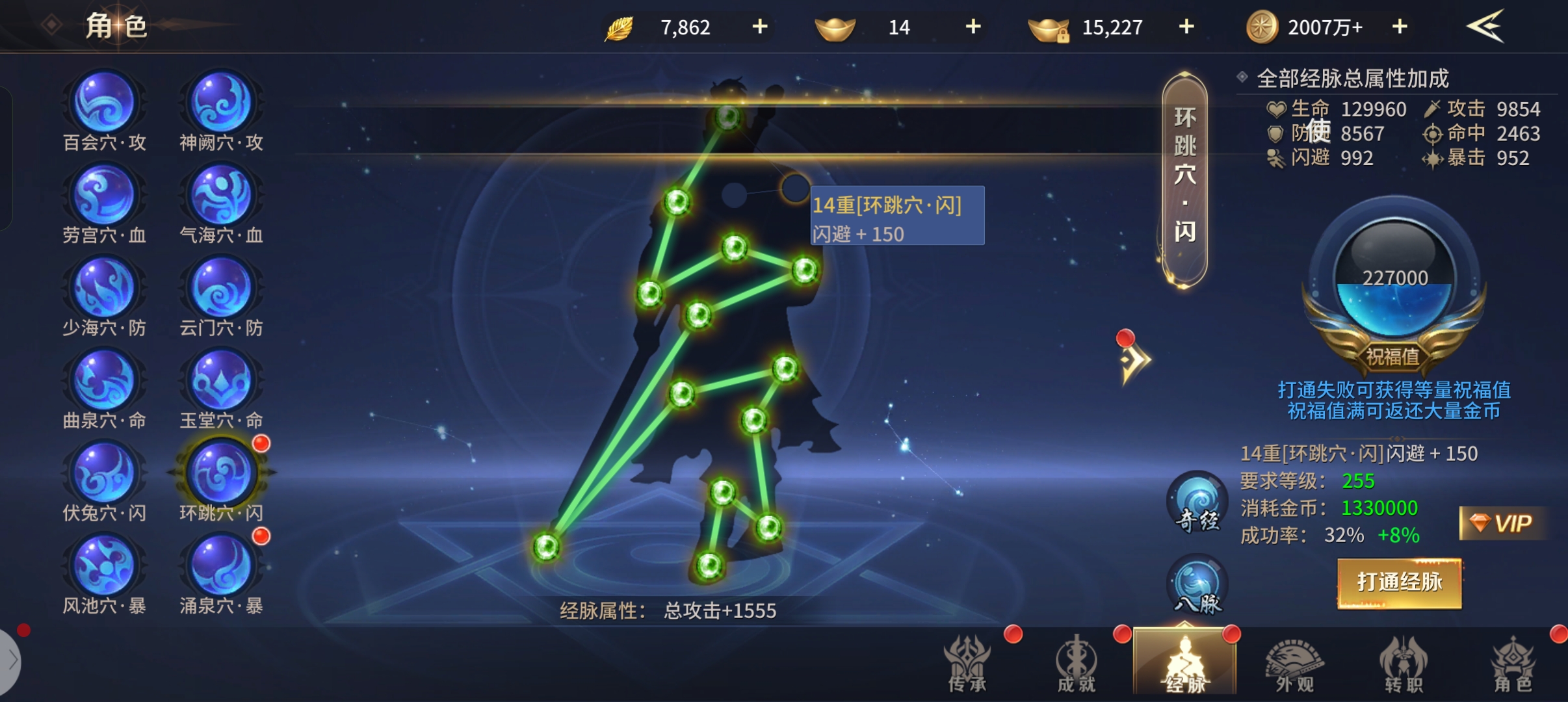This screenshot has width=1568, height=702.
Task: Select the 神阙穴·攻 acupoint orb
Action: tap(221, 103)
